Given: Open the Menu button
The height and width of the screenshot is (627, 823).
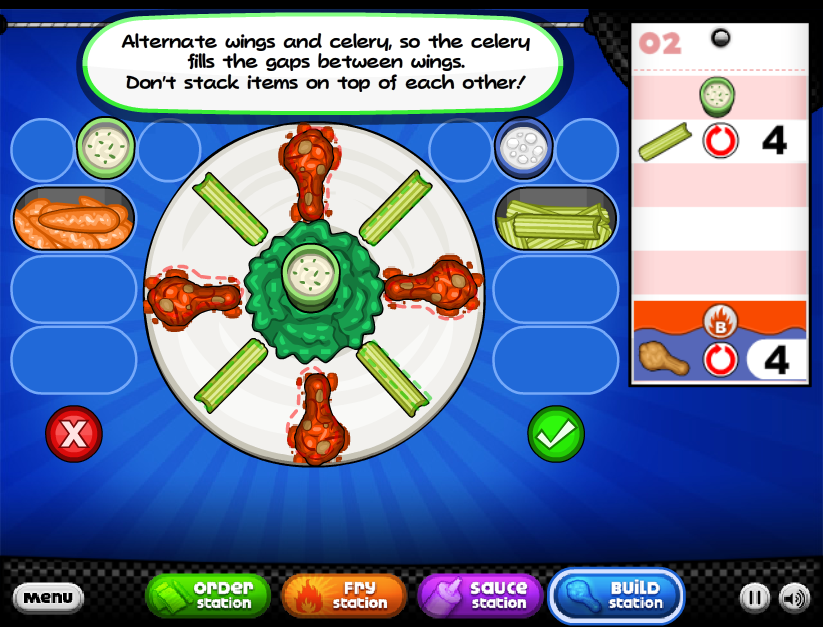Looking at the screenshot, I should [x=48, y=598].
